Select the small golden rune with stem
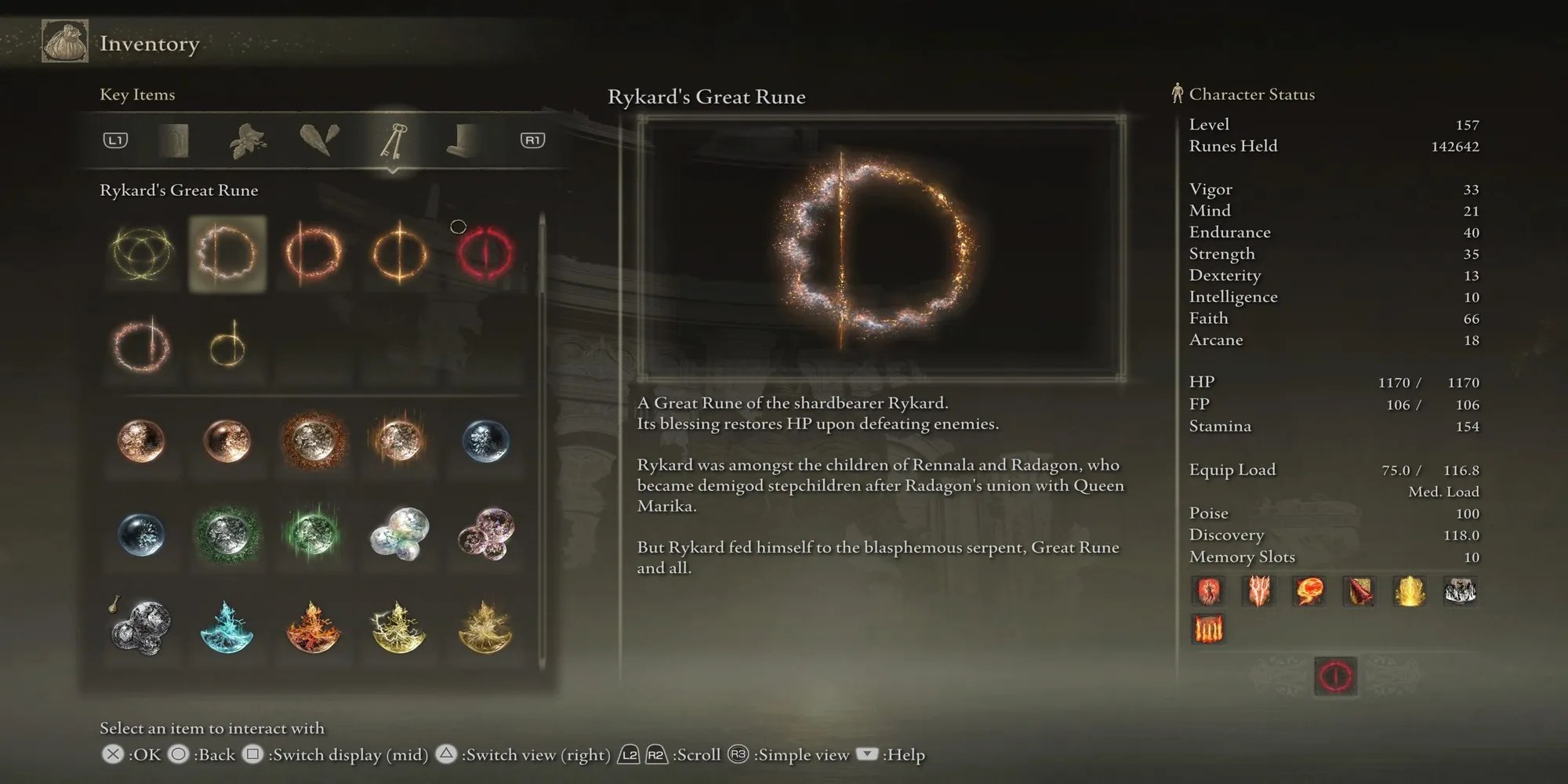 pos(227,346)
